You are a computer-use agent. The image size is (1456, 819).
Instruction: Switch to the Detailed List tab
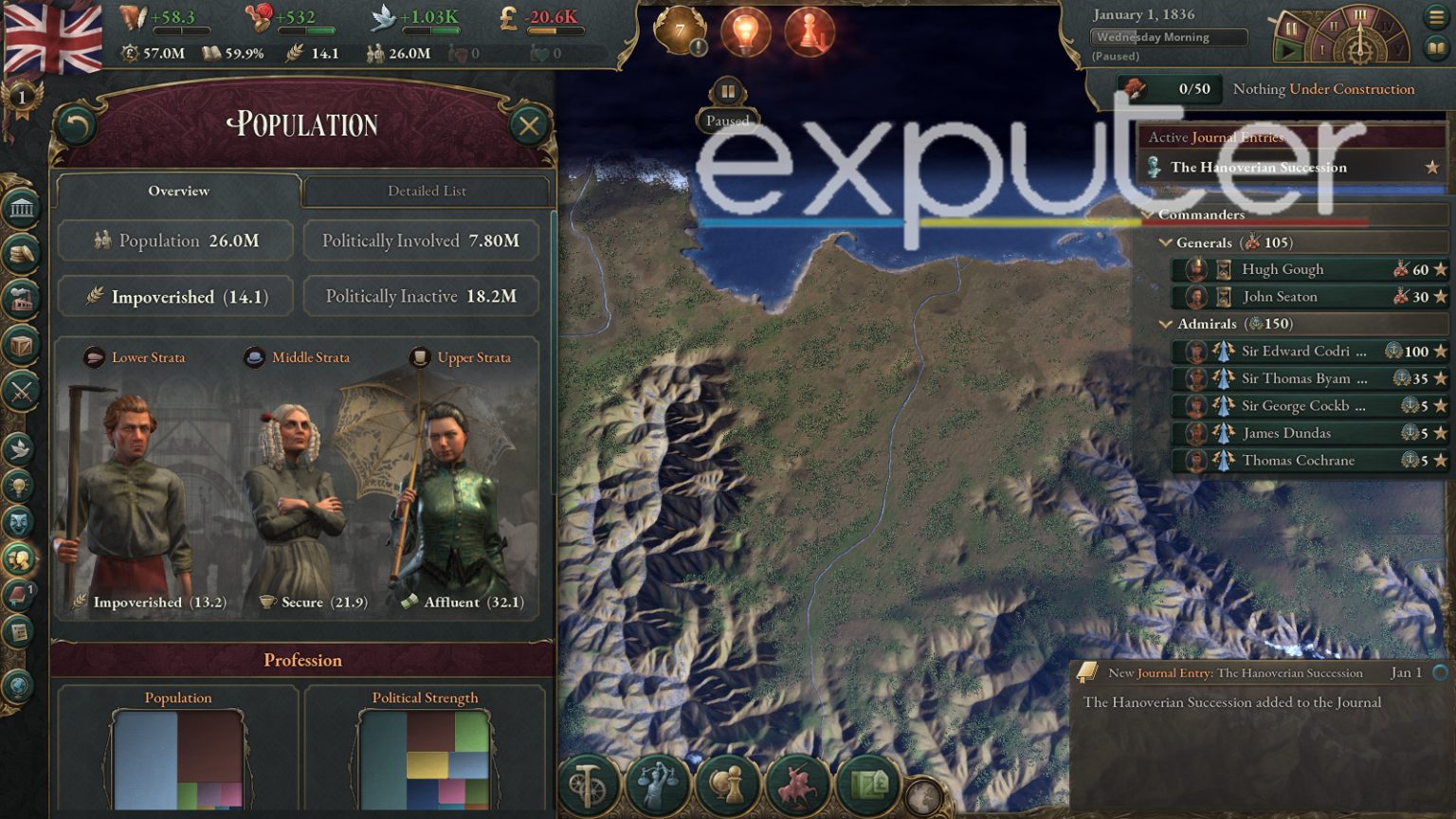[x=426, y=191]
